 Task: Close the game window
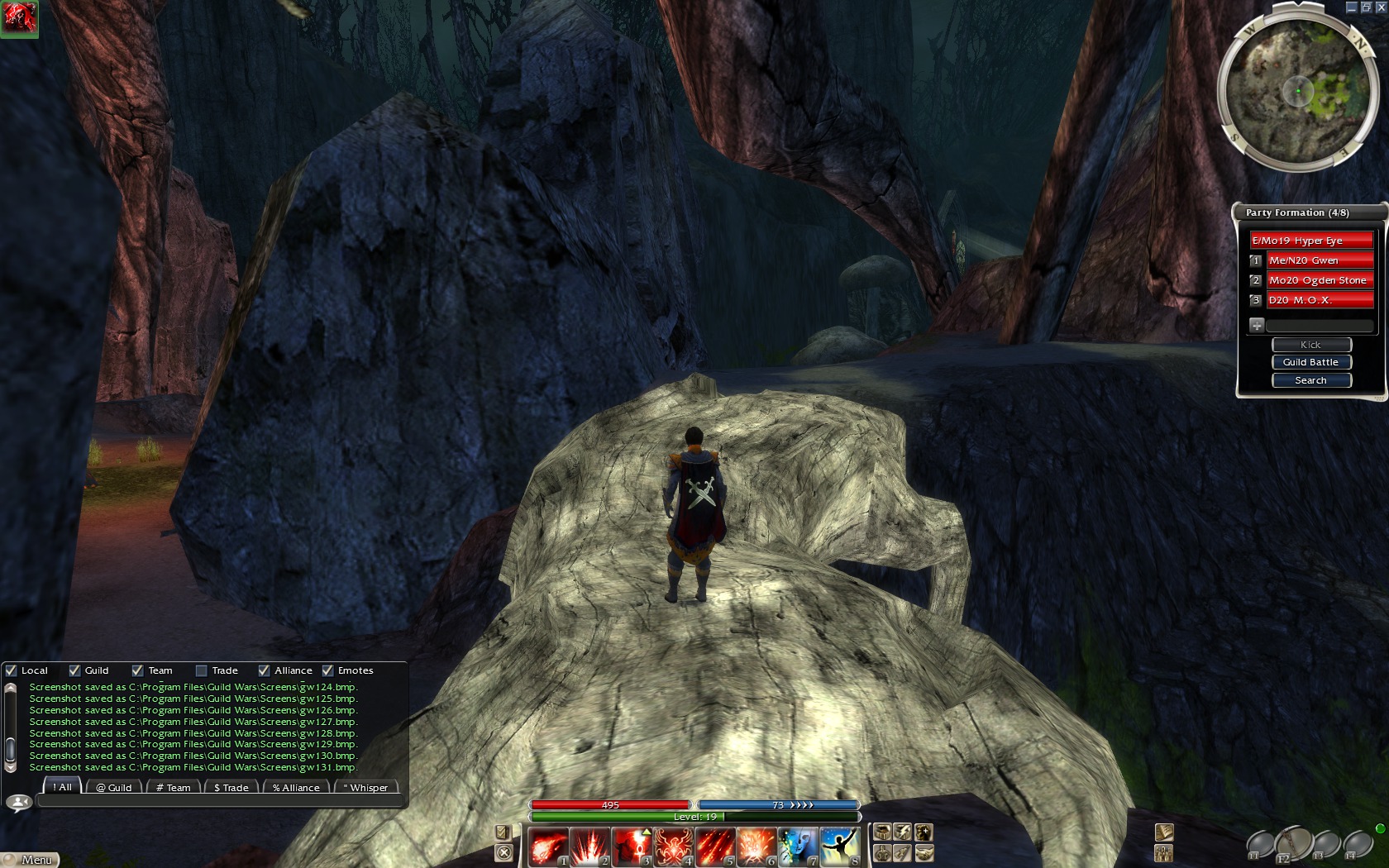click(x=1381, y=7)
